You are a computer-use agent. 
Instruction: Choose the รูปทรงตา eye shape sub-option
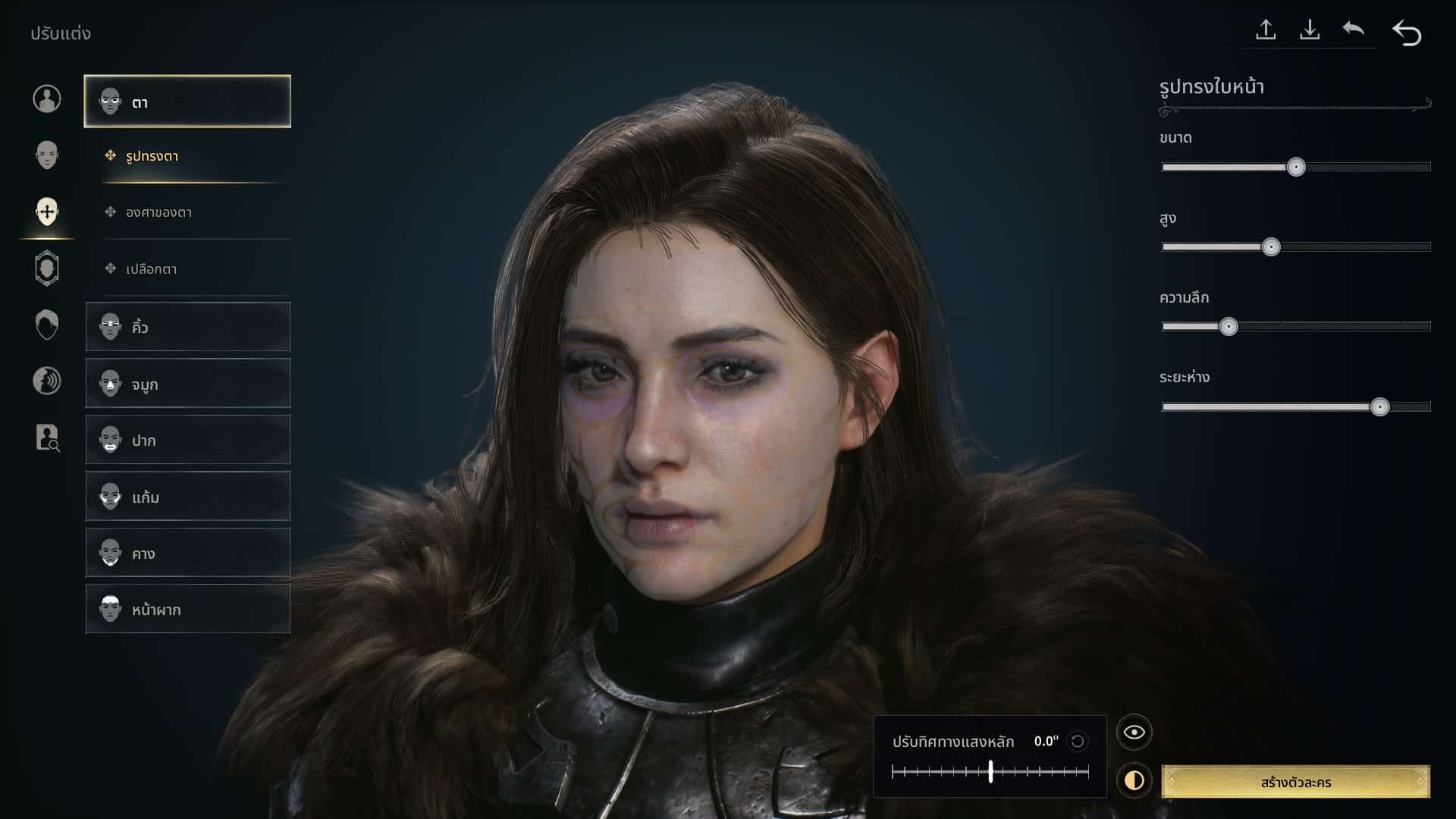tap(152, 156)
